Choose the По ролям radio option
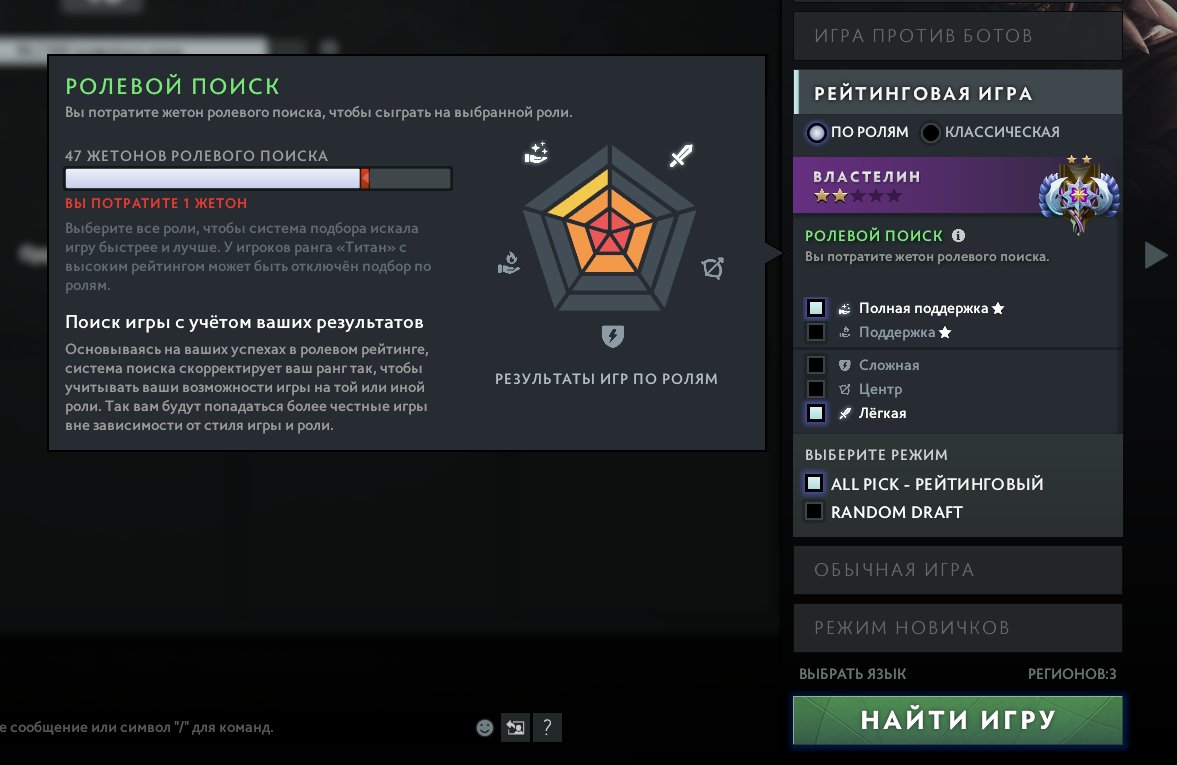1177x765 pixels. click(x=818, y=132)
